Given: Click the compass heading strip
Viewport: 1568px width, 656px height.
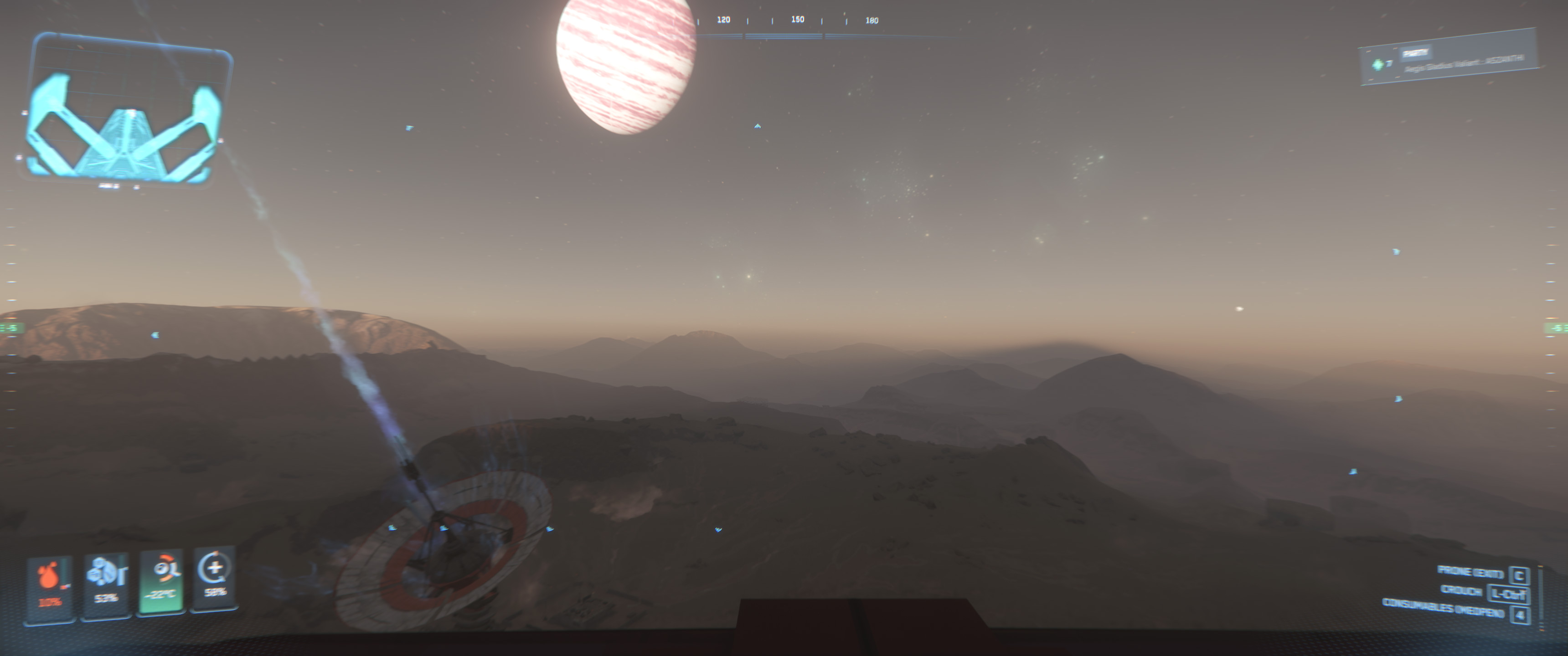Looking at the screenshot, I should pyautogui.click(x=797, y=24).
